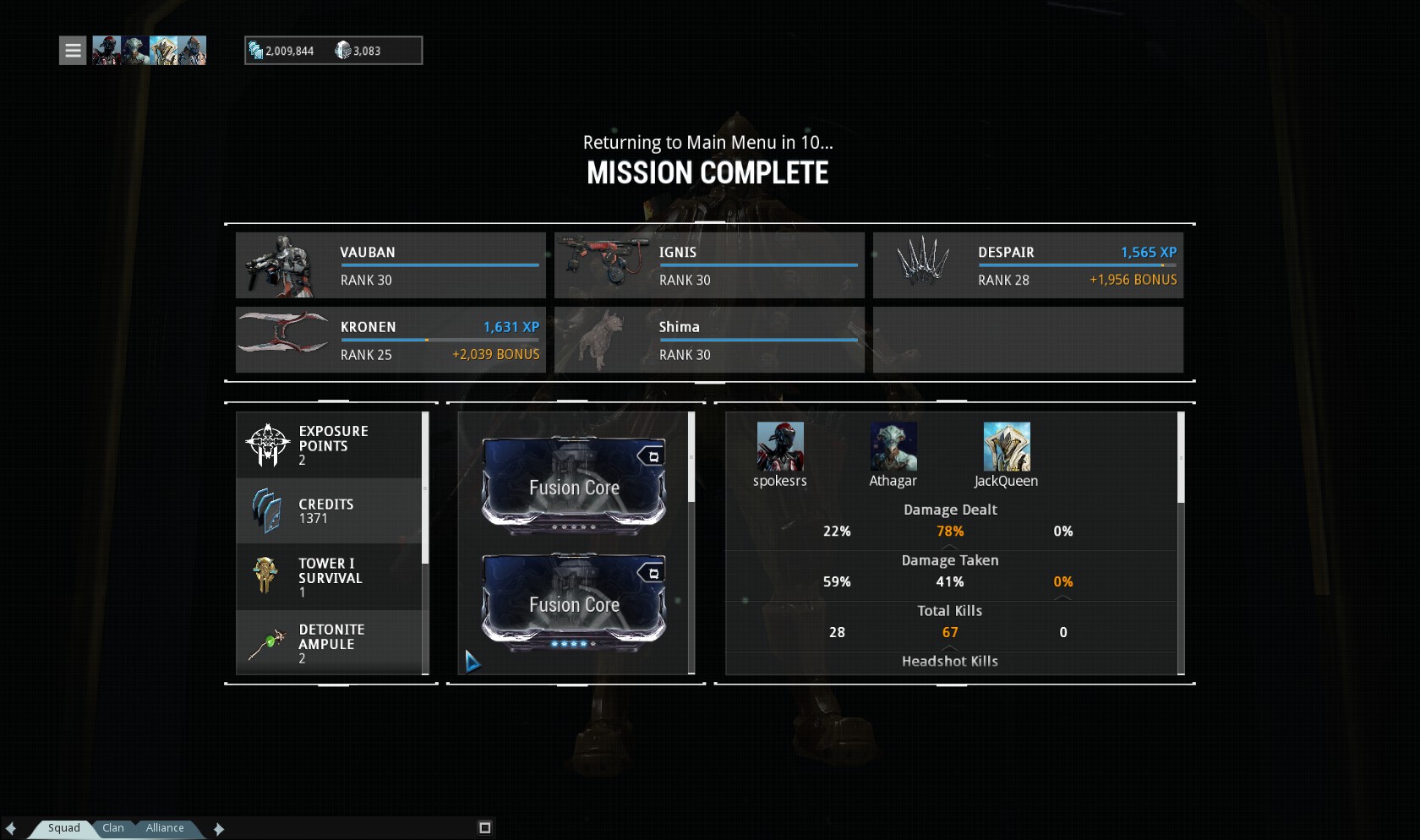Screen dimensions: 1420x840
Task: Select the top Fusion Core card
Action: click(574, 486)
